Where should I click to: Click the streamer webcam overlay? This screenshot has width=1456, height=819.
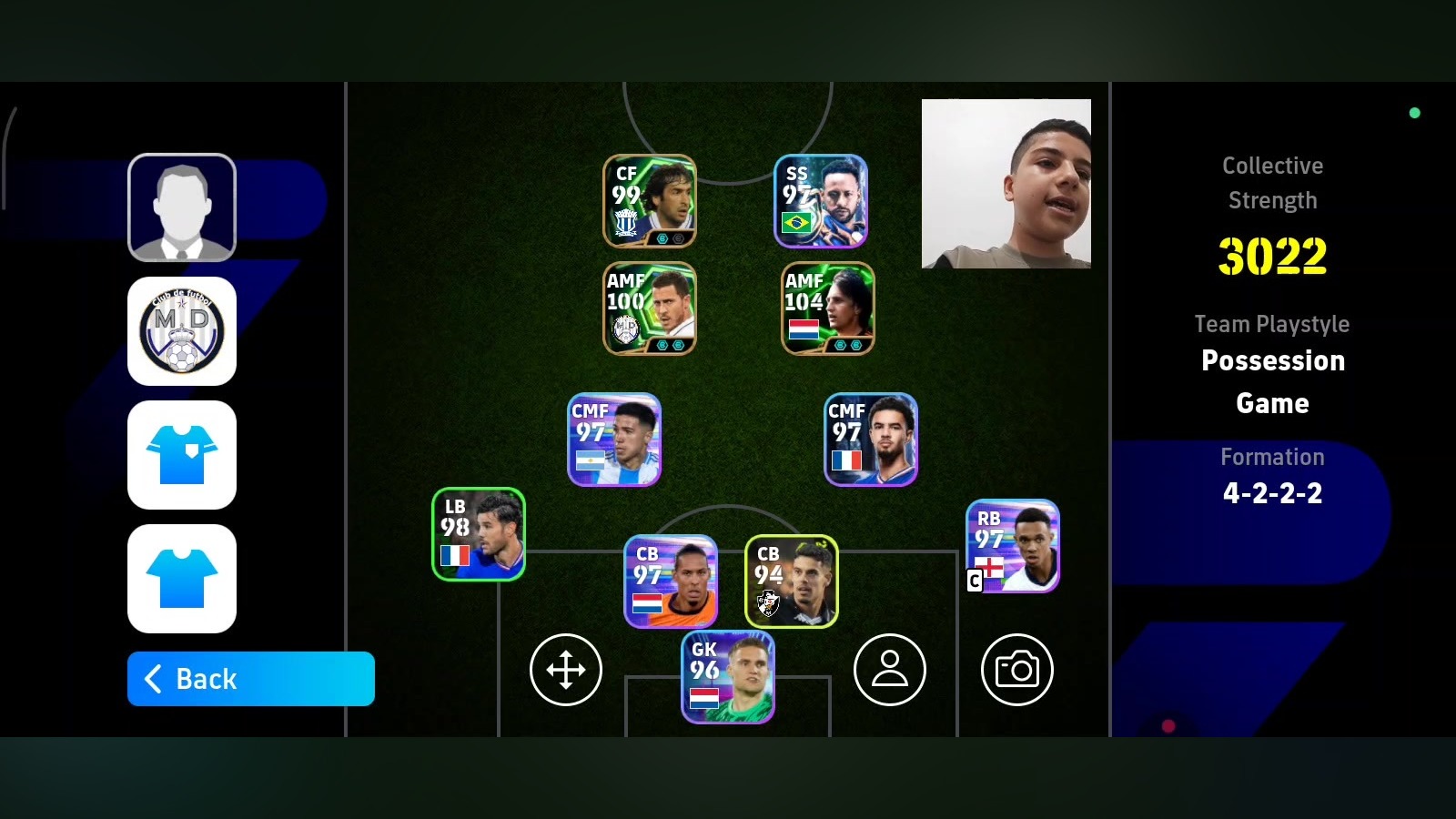point(1006,184)
